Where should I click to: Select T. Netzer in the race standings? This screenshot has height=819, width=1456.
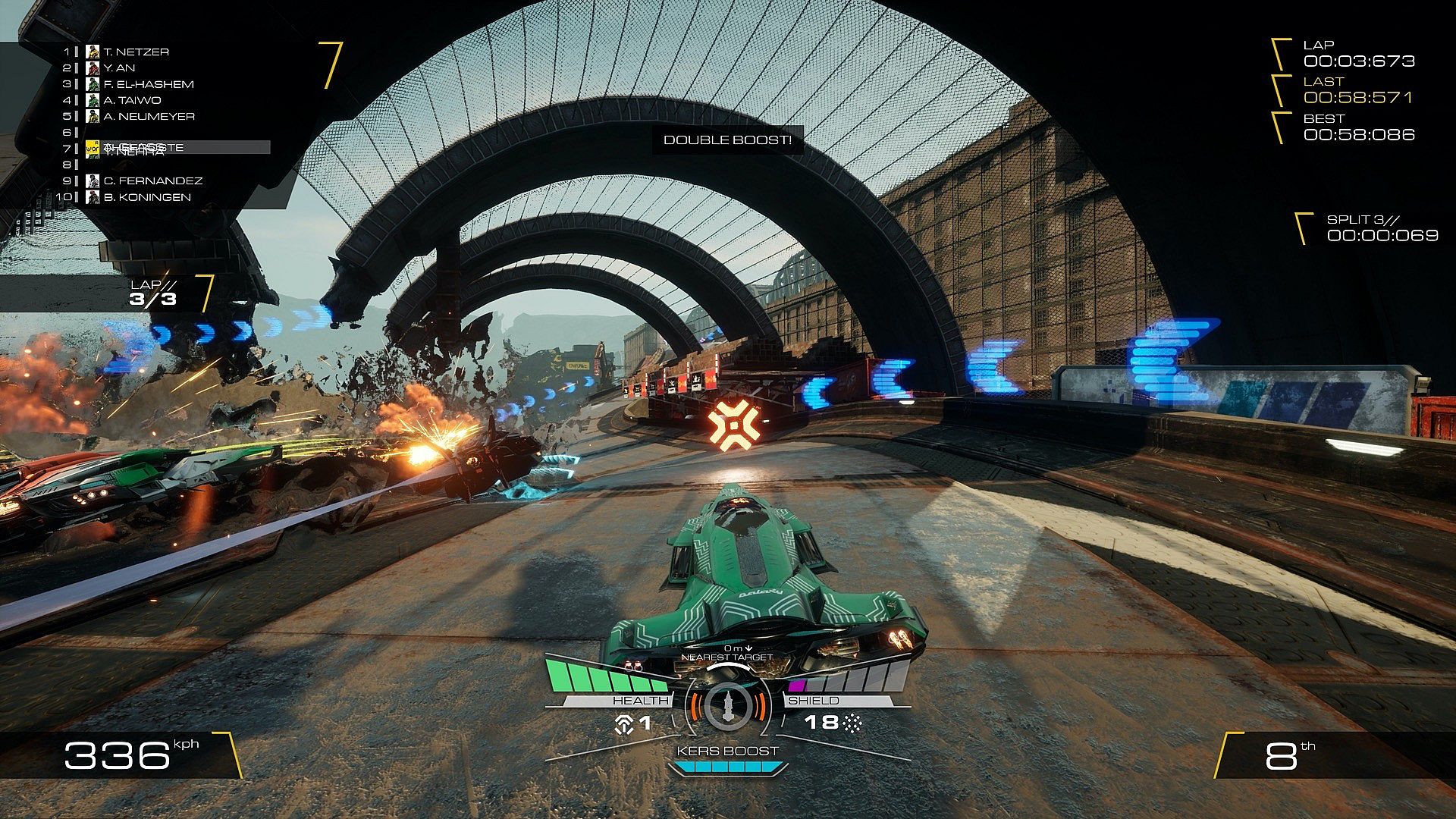click(136, 52)
